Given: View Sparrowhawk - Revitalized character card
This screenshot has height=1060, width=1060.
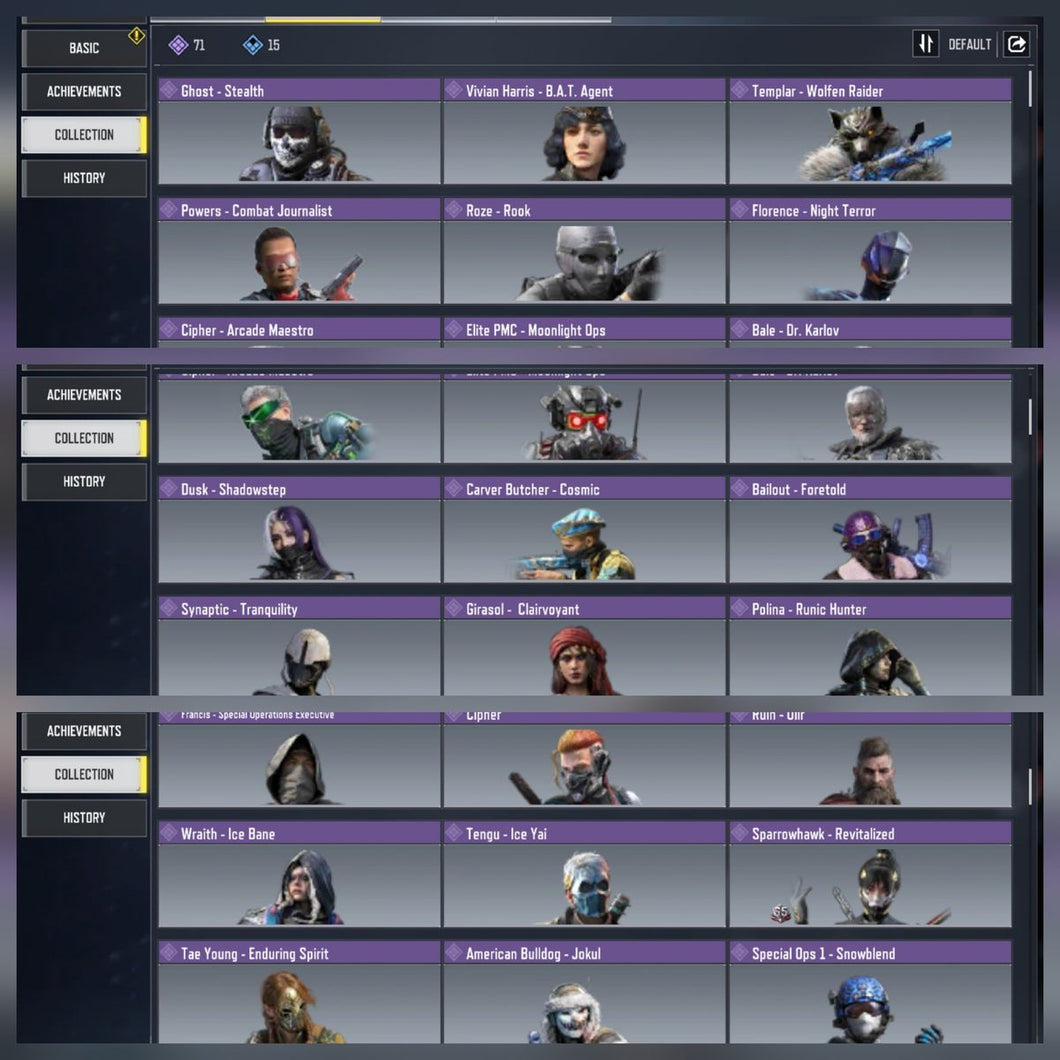Looking at the screenshot, I should (870, 876).
